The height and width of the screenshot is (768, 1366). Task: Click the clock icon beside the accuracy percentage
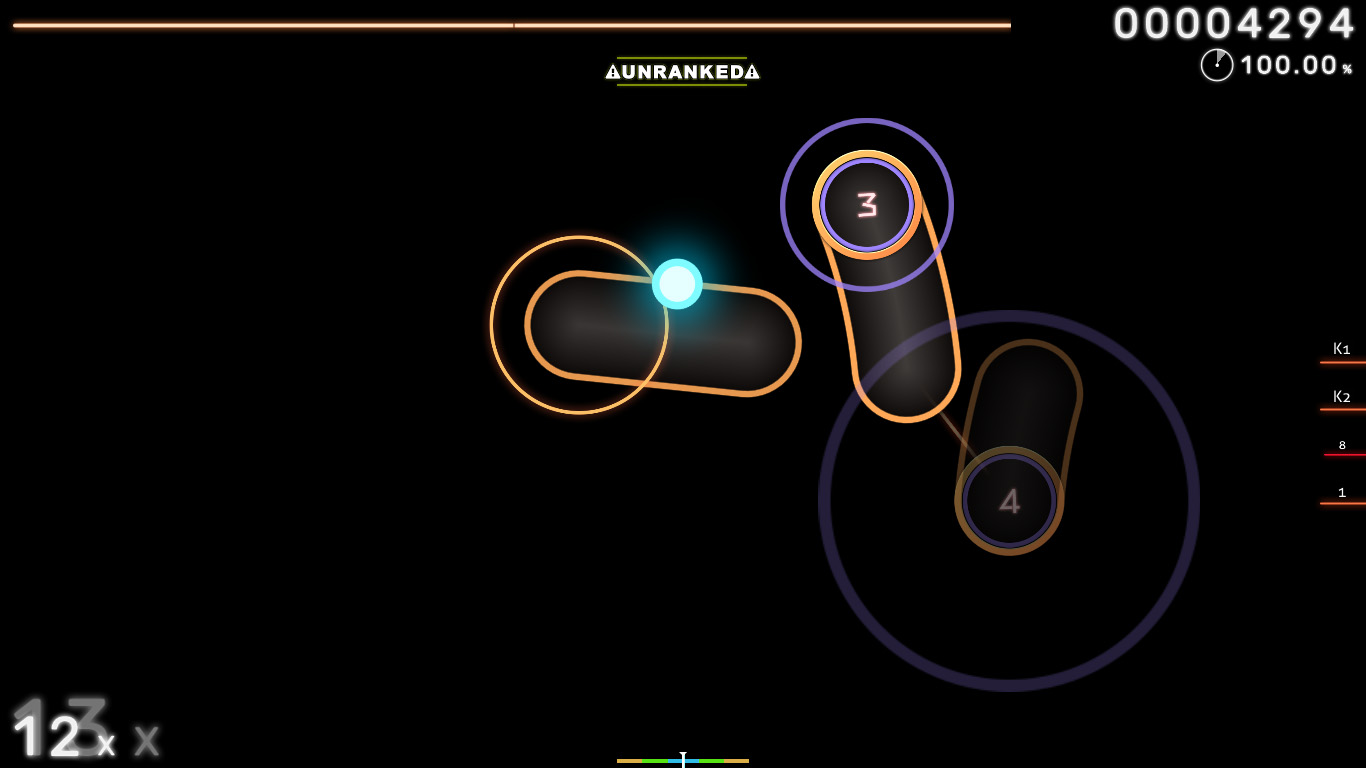click(x=1216, y=66)
